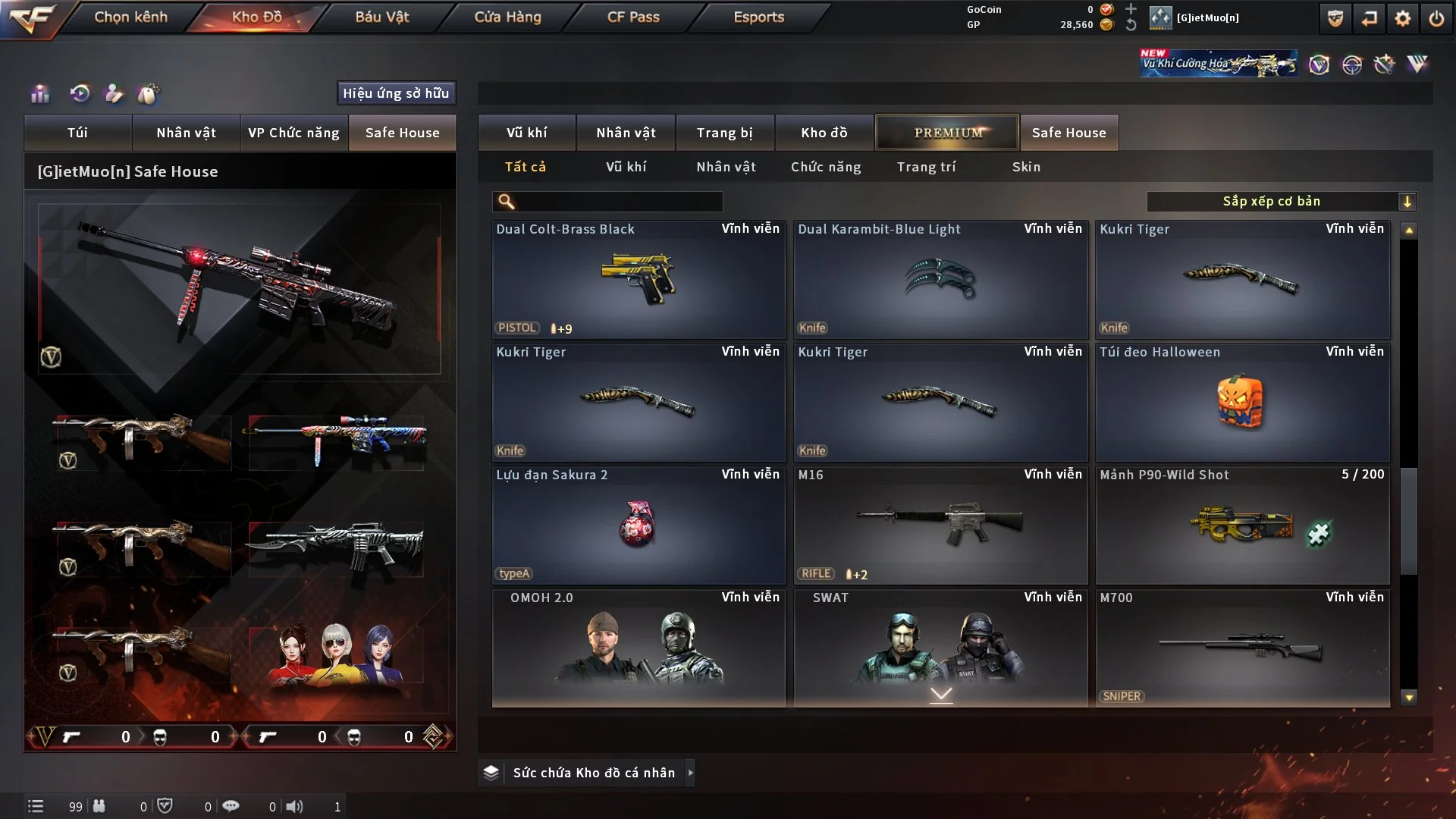The image size is (1456, 819).
Task: Filter items by Trang trí category
Action: 926,167
